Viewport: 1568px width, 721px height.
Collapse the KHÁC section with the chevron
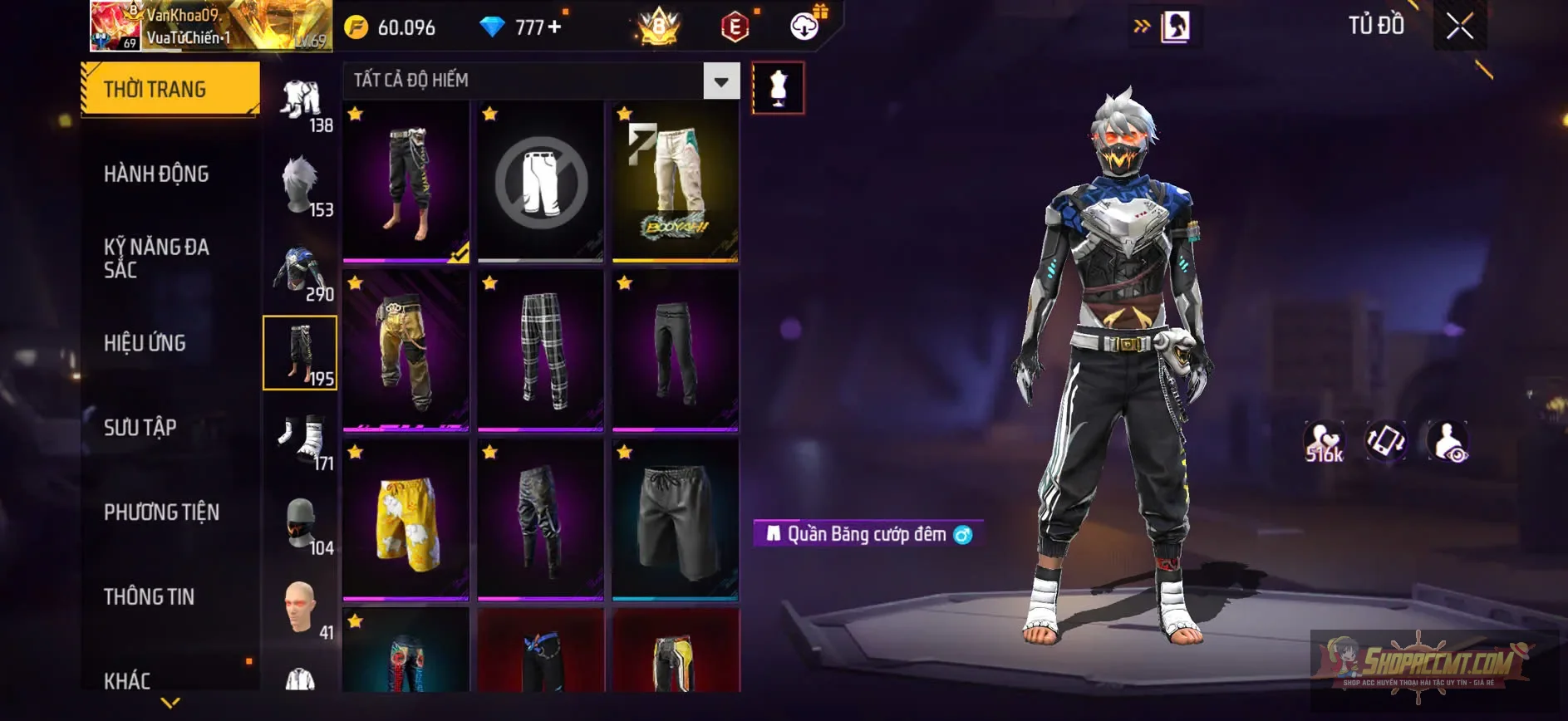(169, 704)
